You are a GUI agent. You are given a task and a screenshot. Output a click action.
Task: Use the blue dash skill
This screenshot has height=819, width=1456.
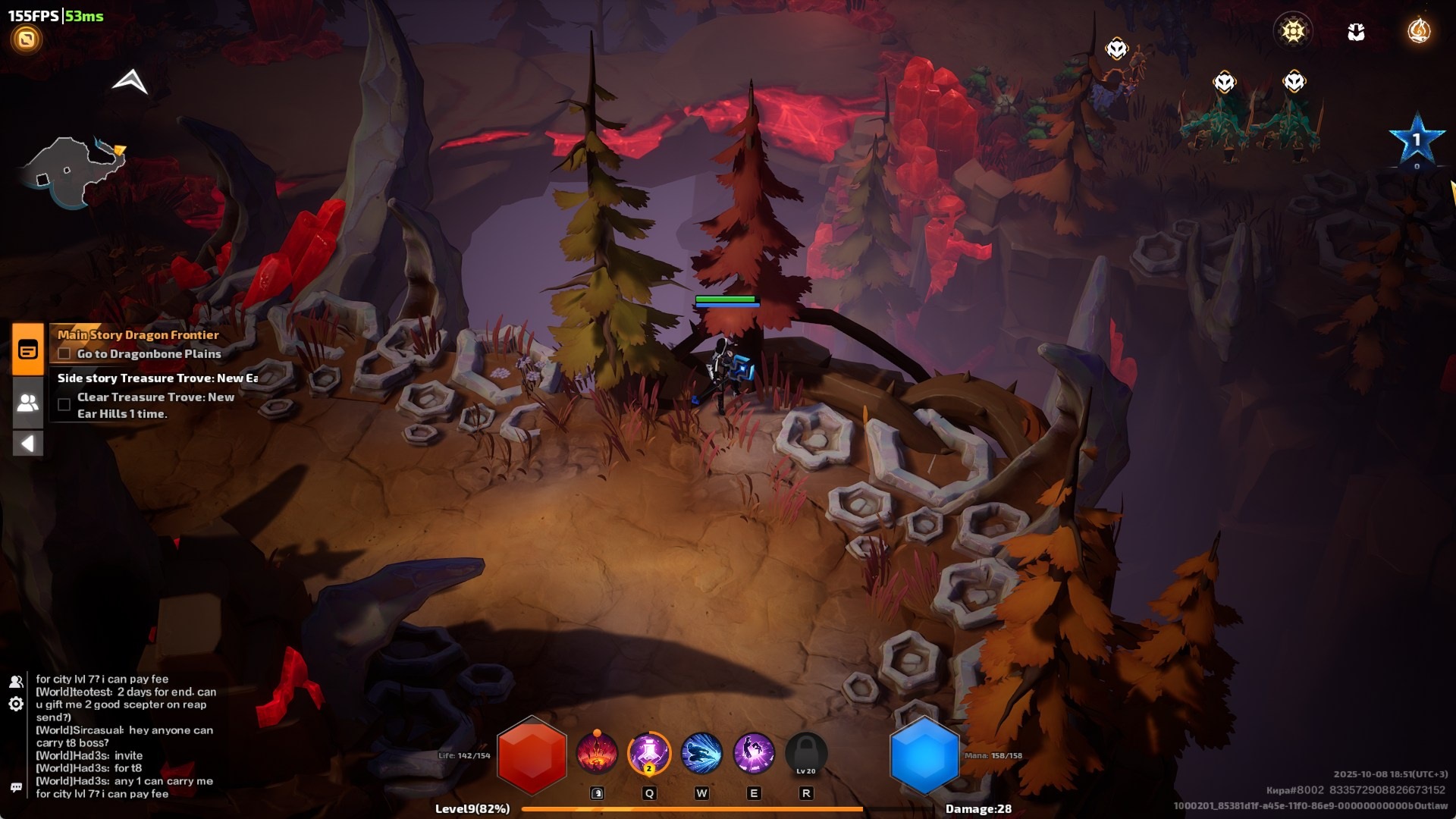701,753
